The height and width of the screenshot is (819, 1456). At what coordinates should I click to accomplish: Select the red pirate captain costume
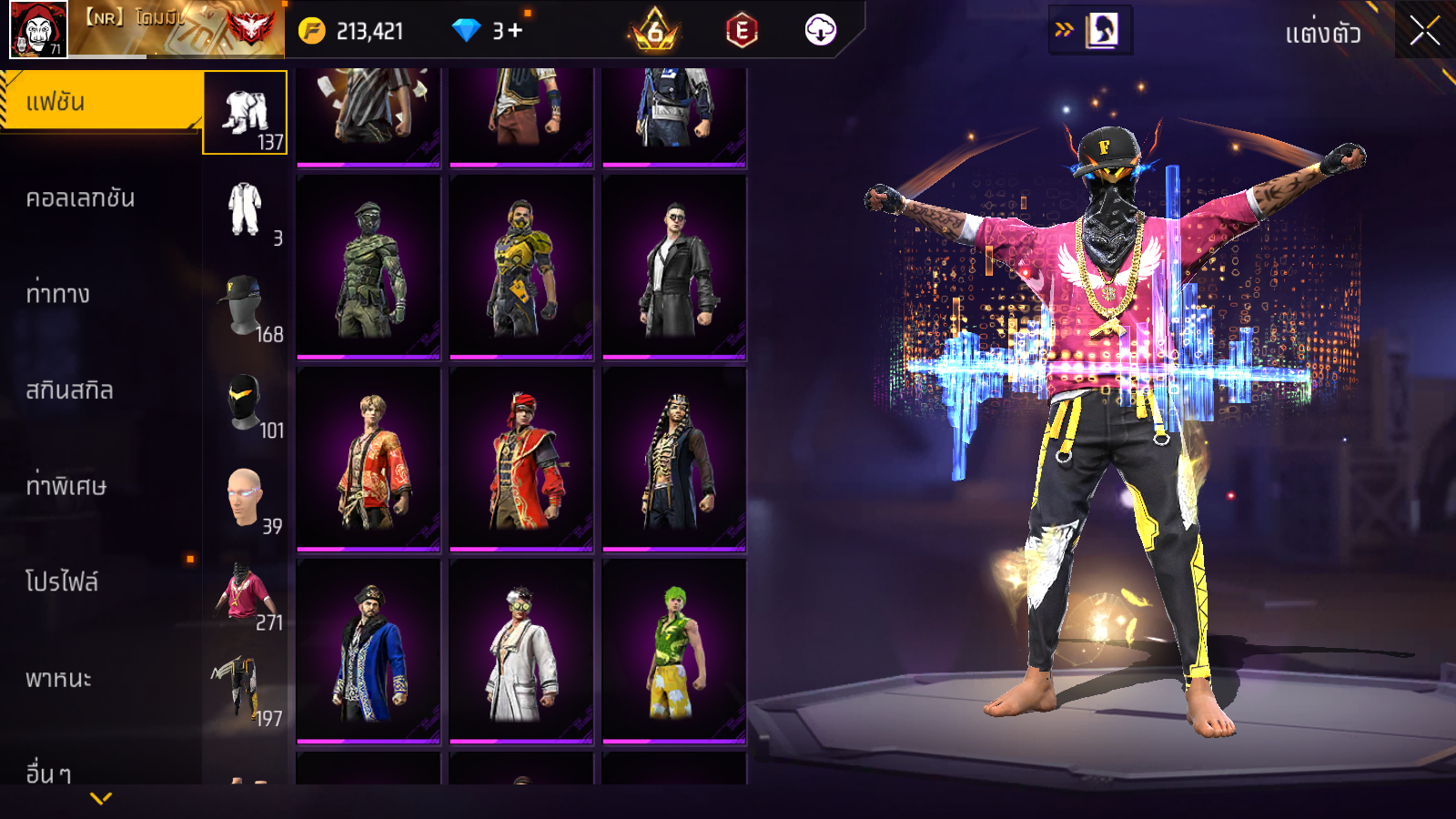[521, 460]
